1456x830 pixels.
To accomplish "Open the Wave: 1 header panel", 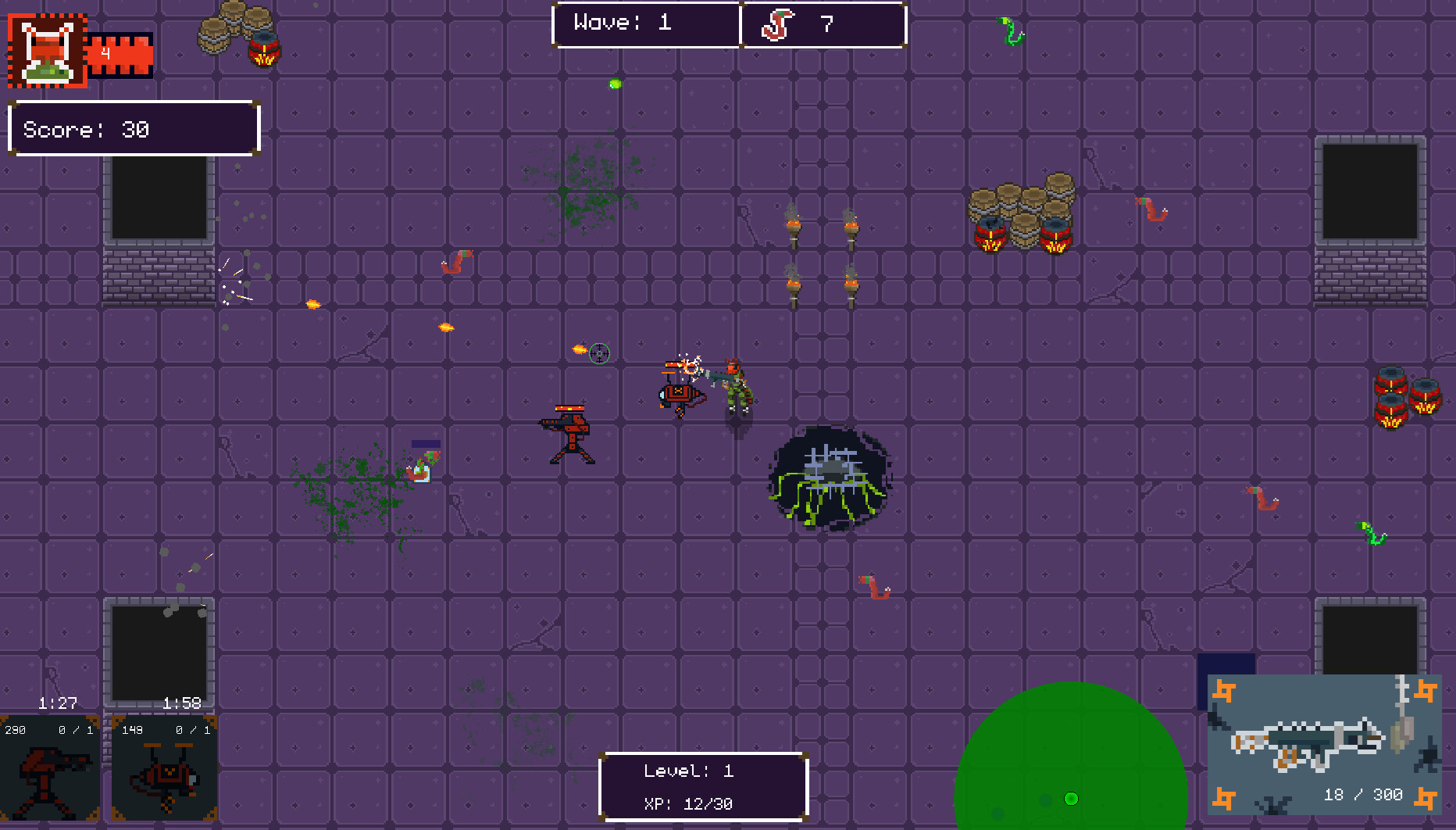I will 645,23.
